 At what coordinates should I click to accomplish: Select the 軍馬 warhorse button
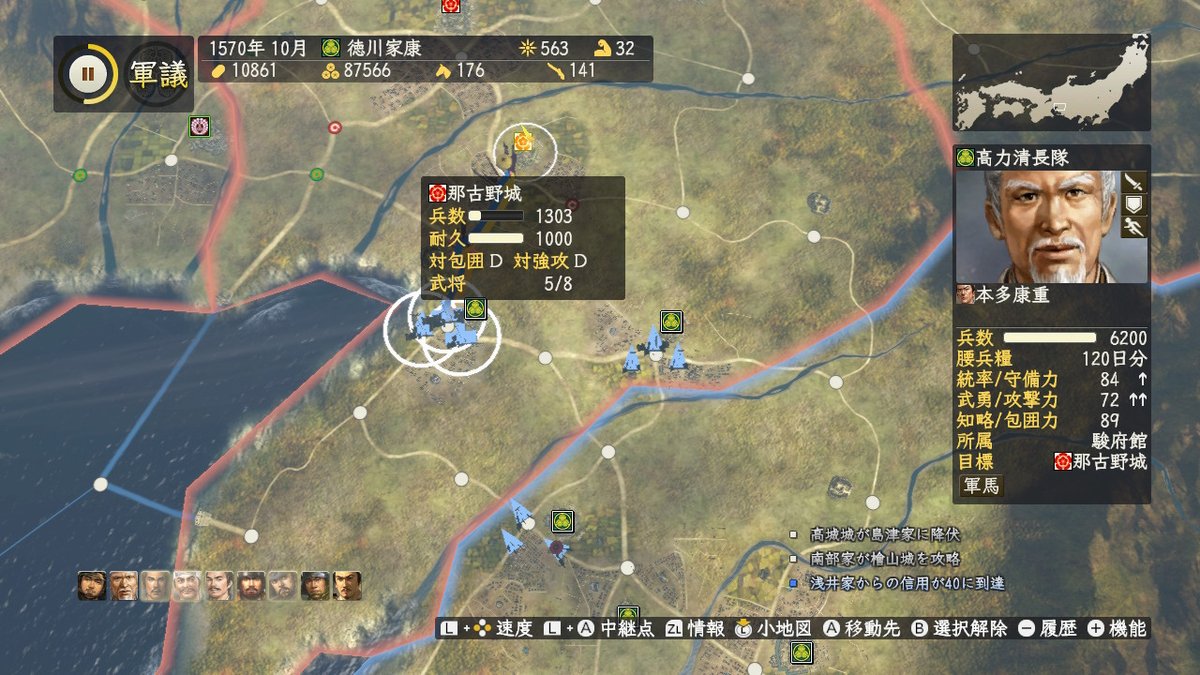(981, 486)
